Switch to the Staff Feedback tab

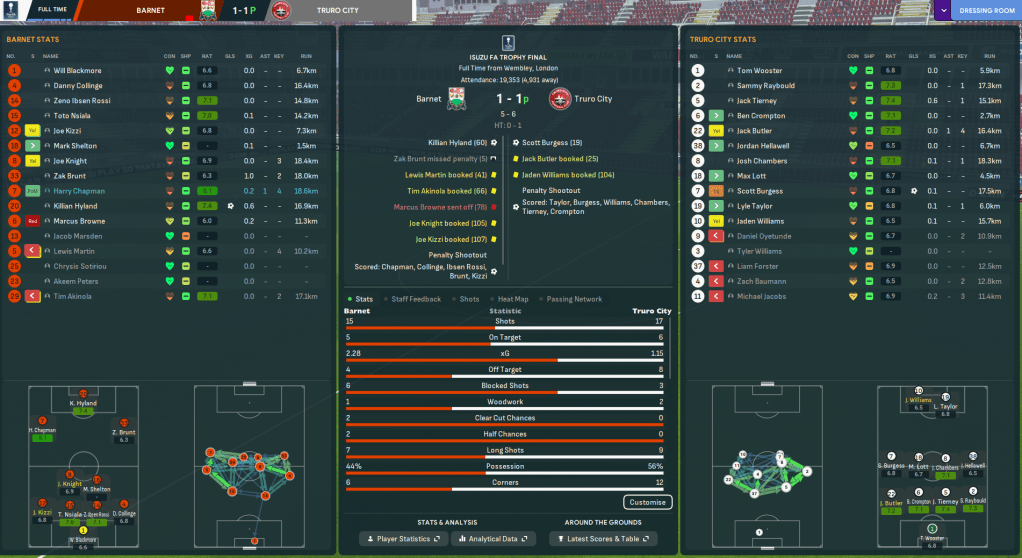coord(416,299)
